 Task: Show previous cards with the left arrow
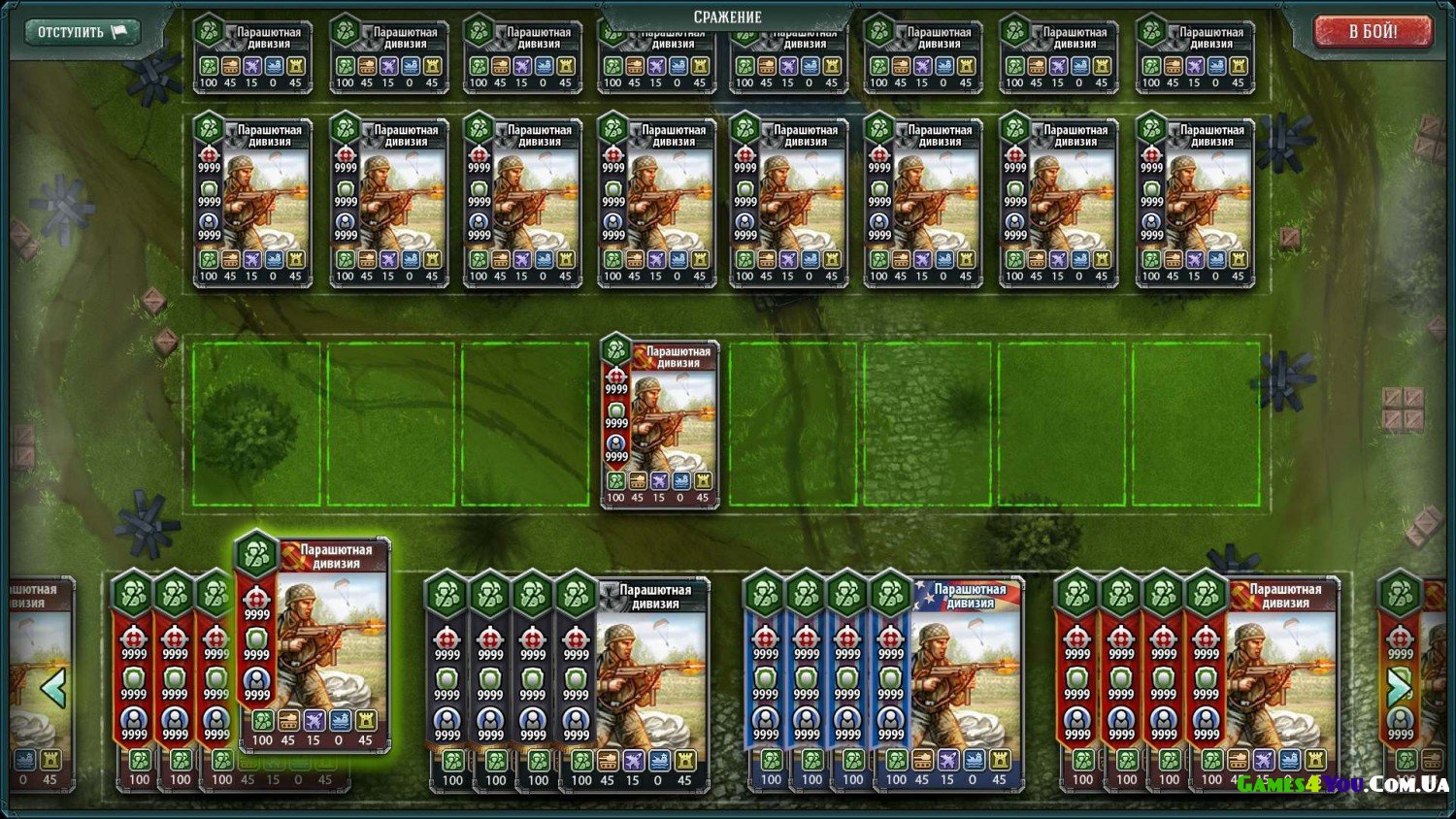(52, 688)
